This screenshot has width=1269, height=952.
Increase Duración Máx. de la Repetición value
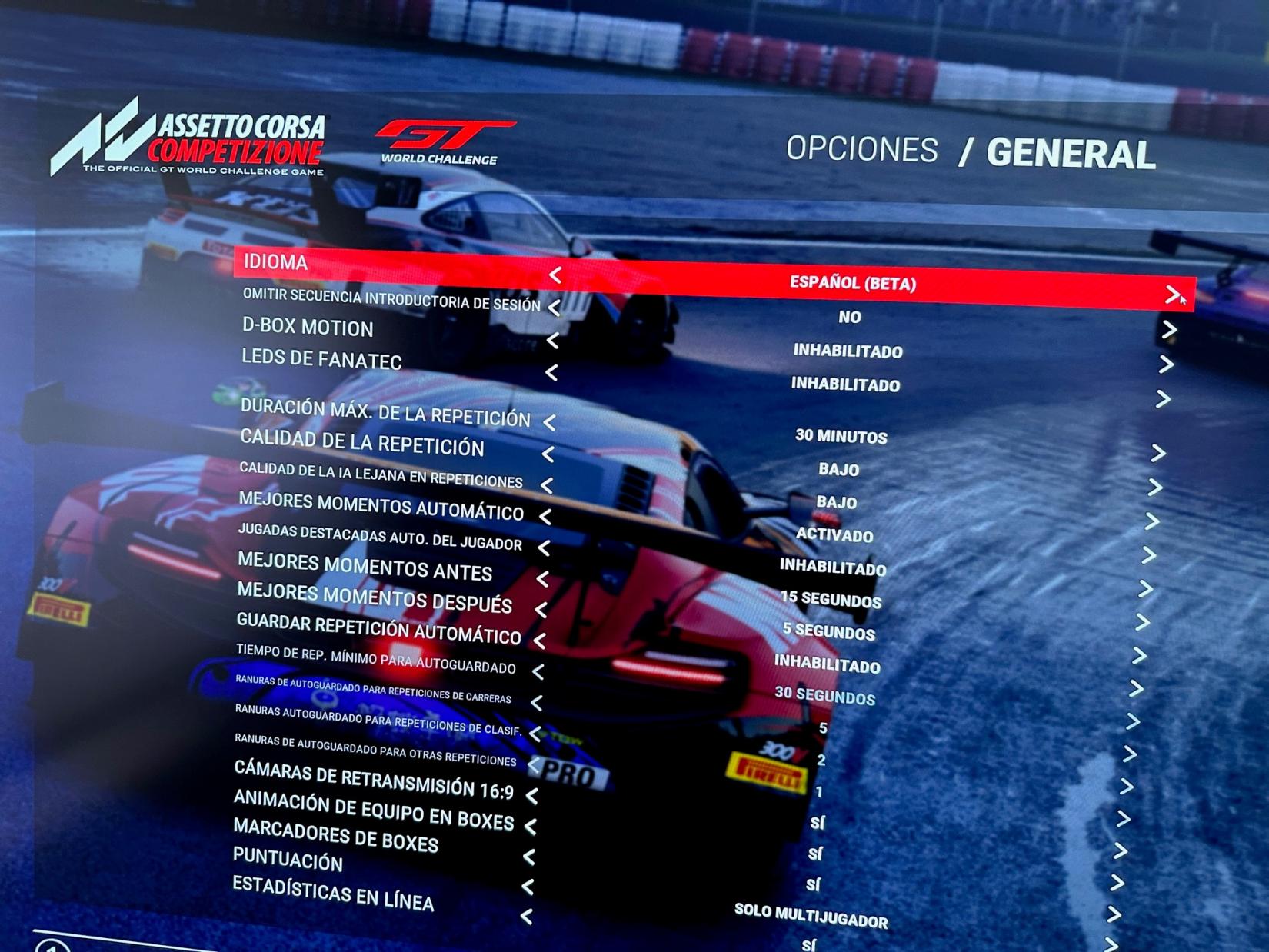coord(1157,453)
